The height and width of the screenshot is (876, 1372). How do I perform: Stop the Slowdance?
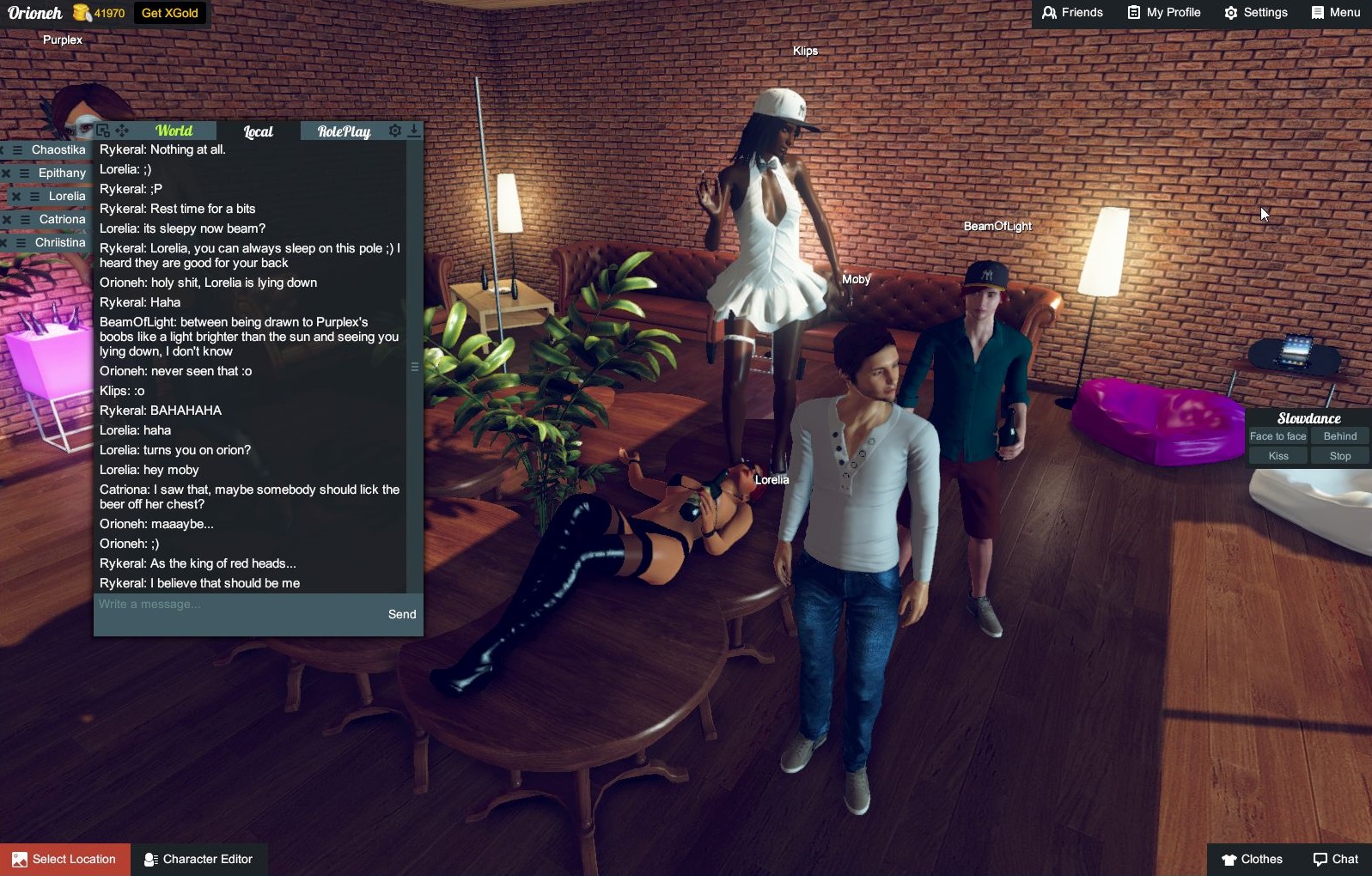[1339, 455]
